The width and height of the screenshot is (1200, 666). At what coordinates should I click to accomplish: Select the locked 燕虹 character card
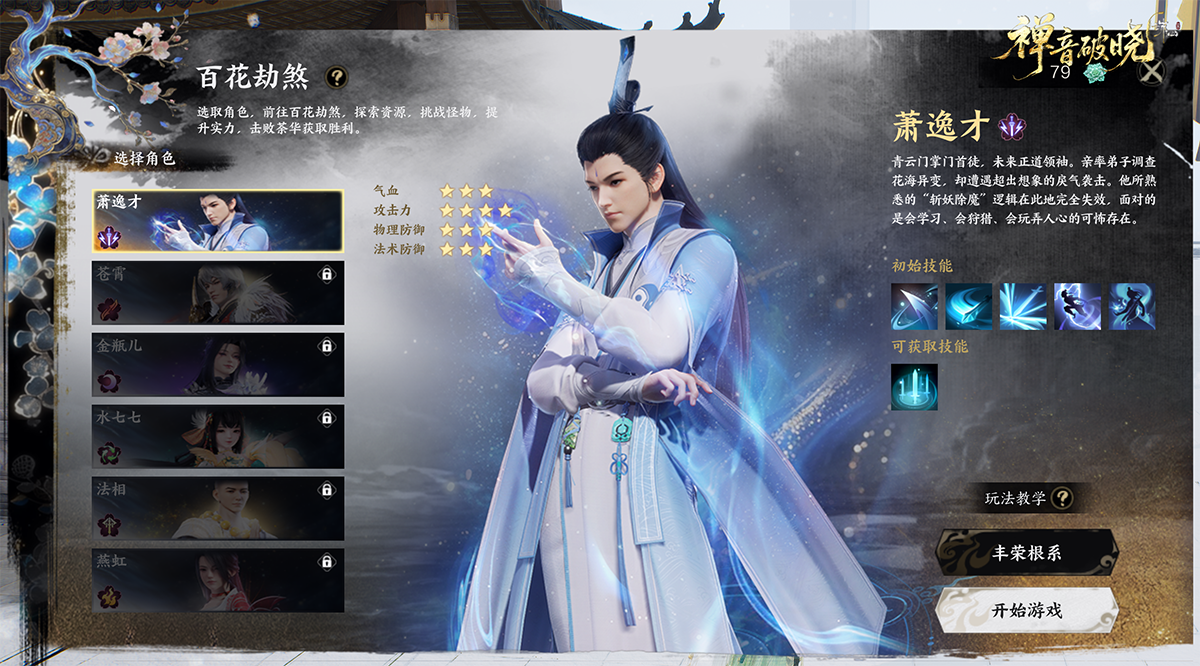pos(217,580)
